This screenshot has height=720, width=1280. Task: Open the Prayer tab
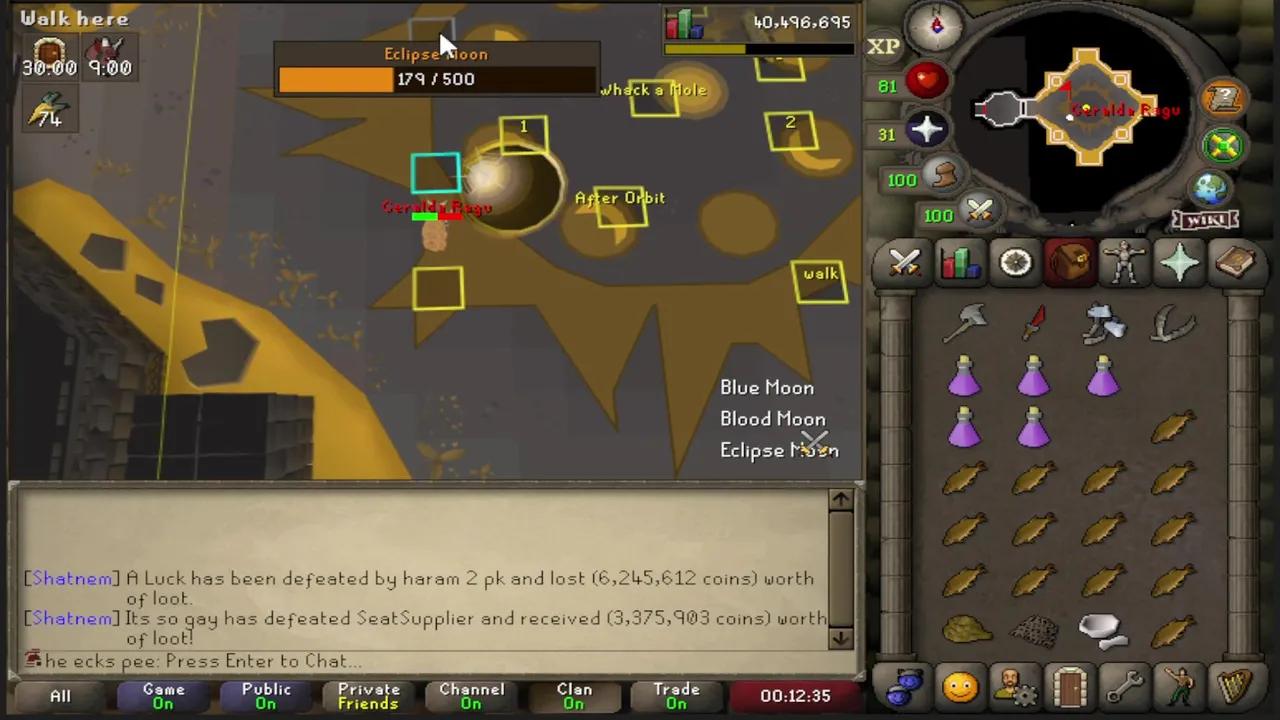[1178, 262]
